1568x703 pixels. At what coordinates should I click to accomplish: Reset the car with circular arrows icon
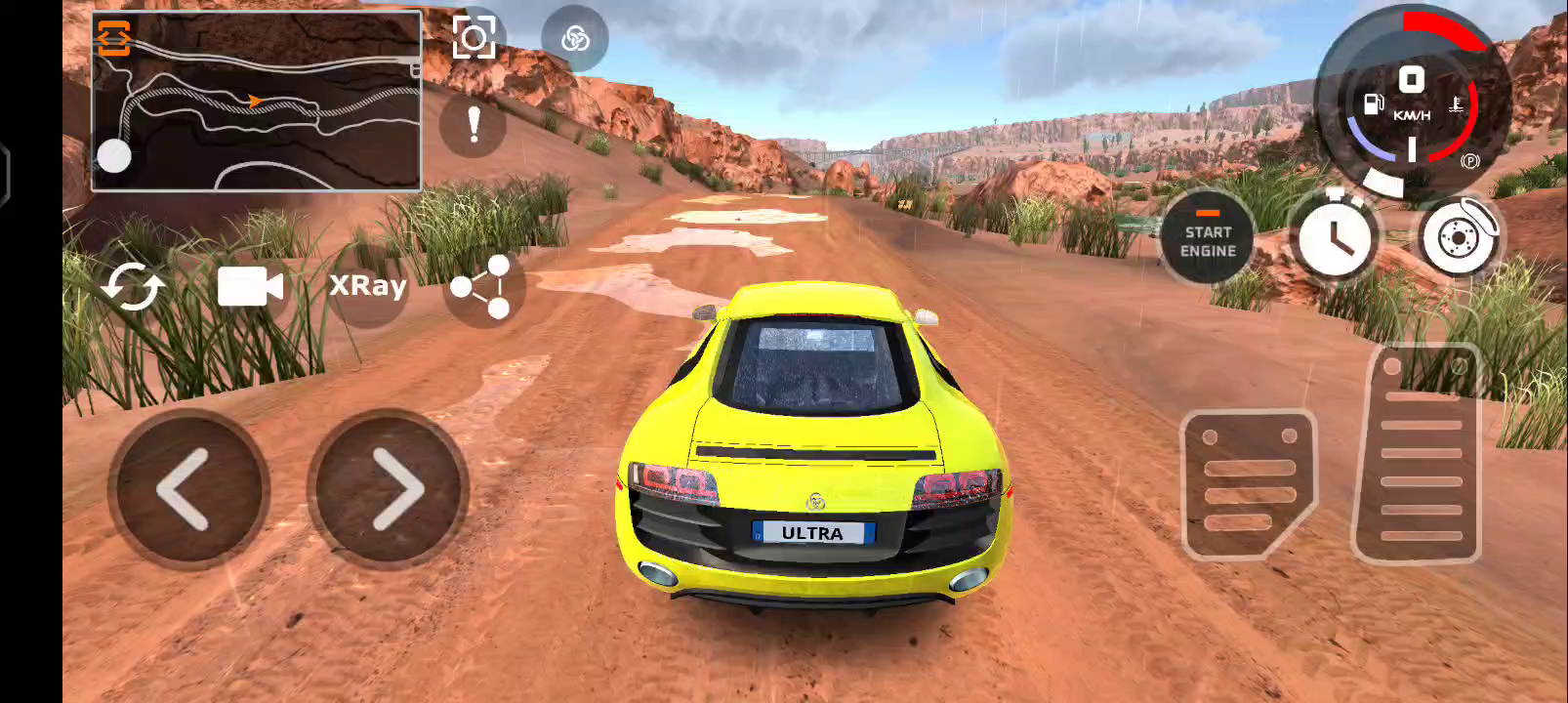(x=134, y=286)
